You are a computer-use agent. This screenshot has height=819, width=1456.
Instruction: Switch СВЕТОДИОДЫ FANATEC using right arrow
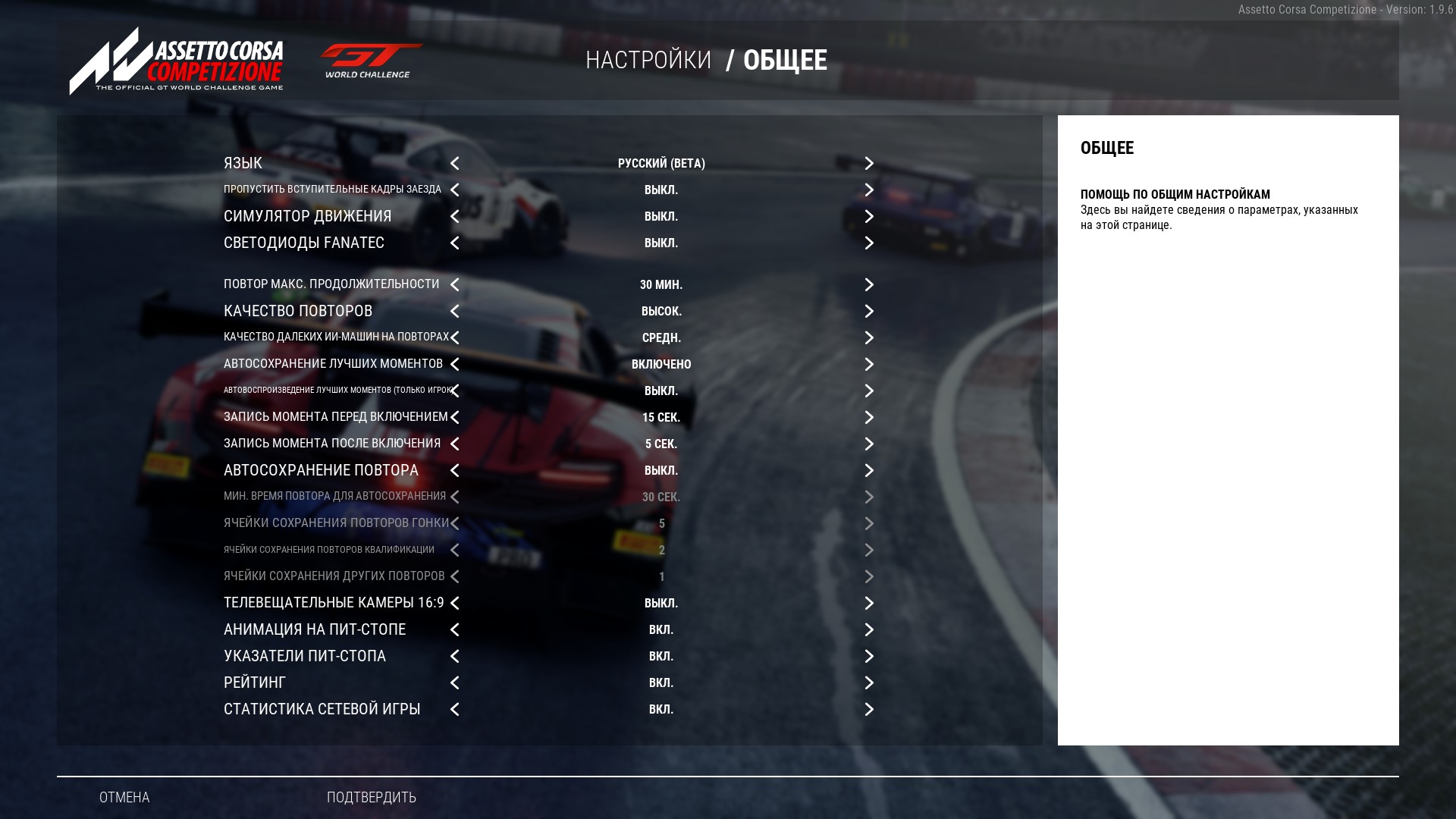tap(869, 243)
